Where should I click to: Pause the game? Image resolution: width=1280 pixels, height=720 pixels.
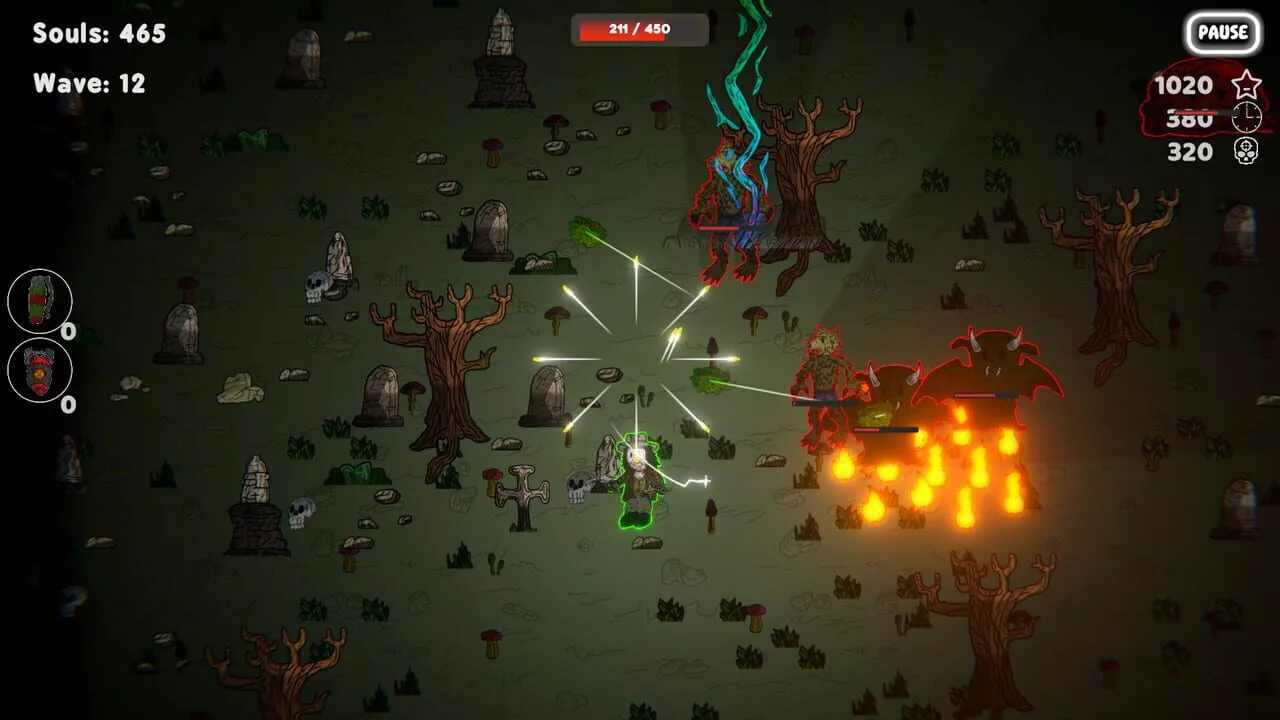click(1222, 32)
